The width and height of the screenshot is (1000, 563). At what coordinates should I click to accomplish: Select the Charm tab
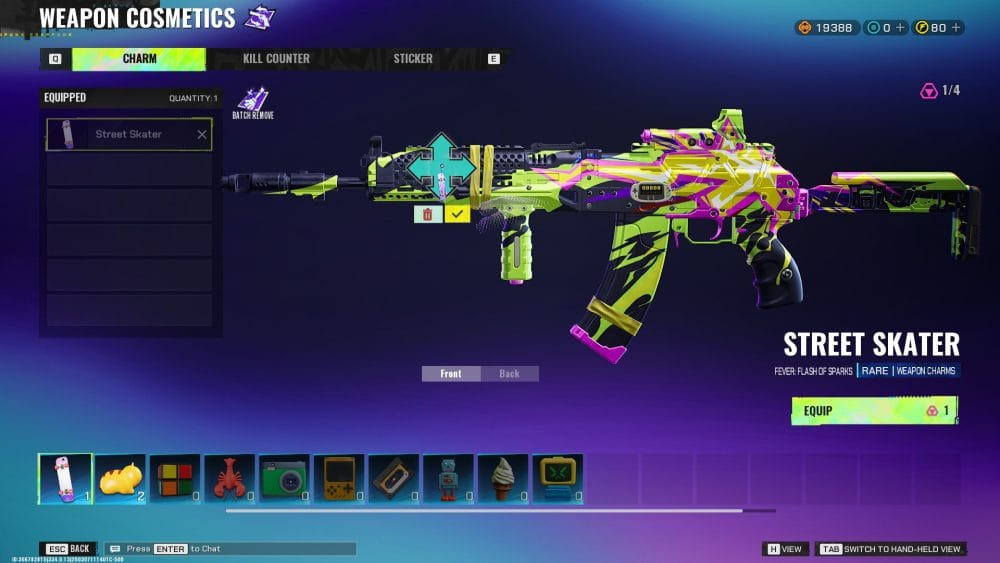tap(139, 59)
